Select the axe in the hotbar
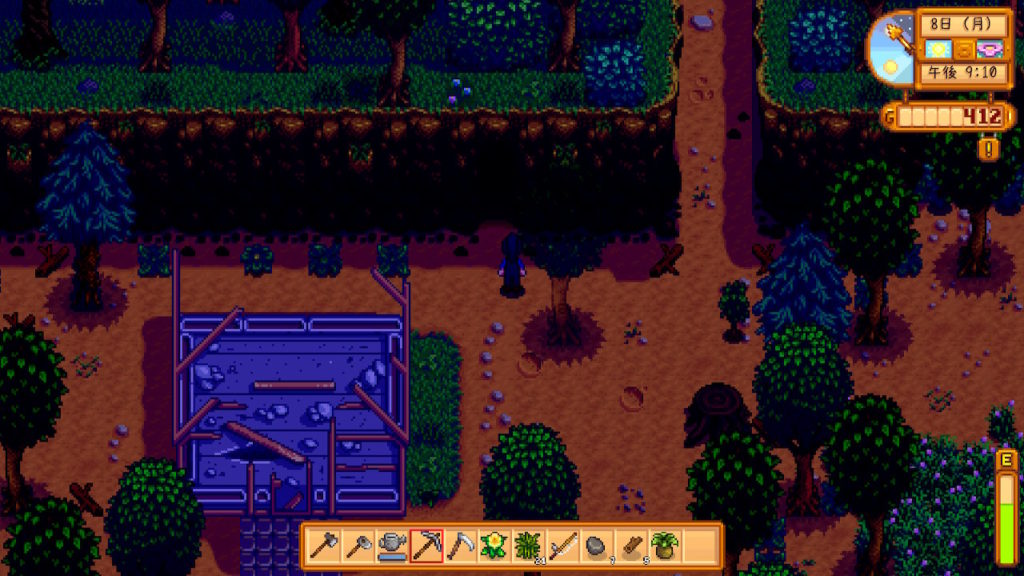The image size is (1024, 576). click(x=324, y=546)
